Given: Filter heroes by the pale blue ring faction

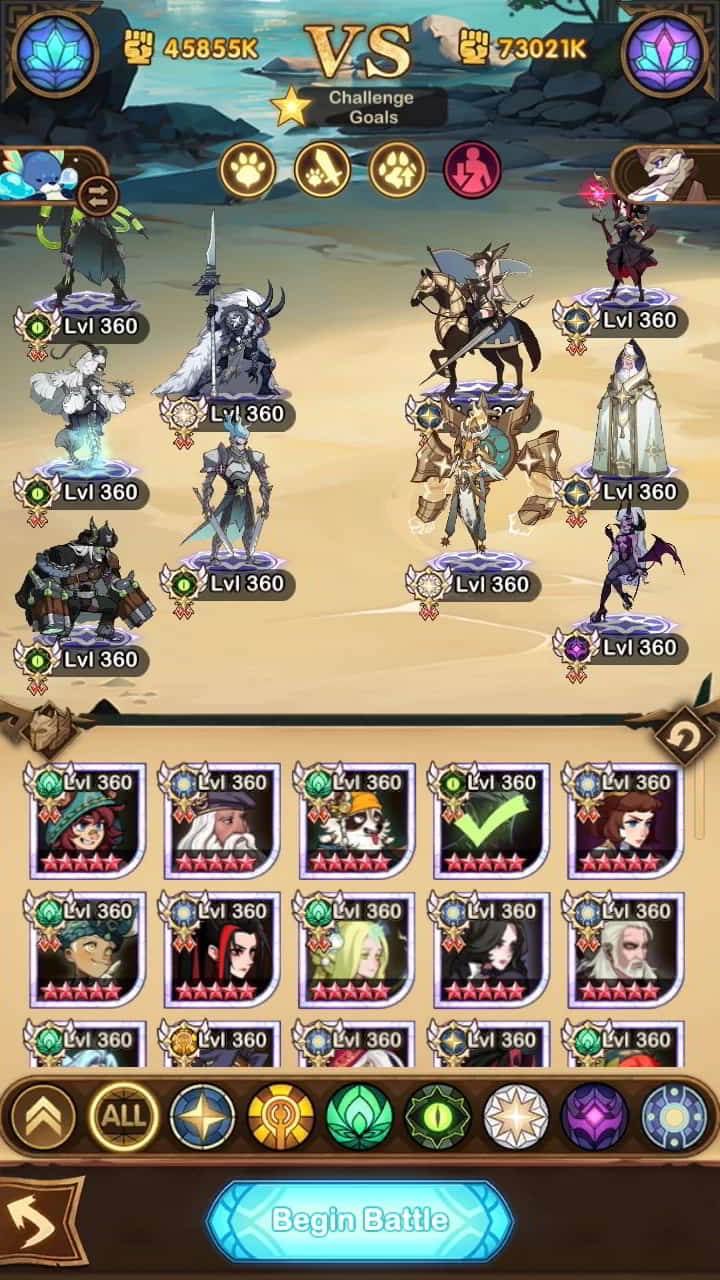Looking at the screenshot, I should [x=673, y=1116].
